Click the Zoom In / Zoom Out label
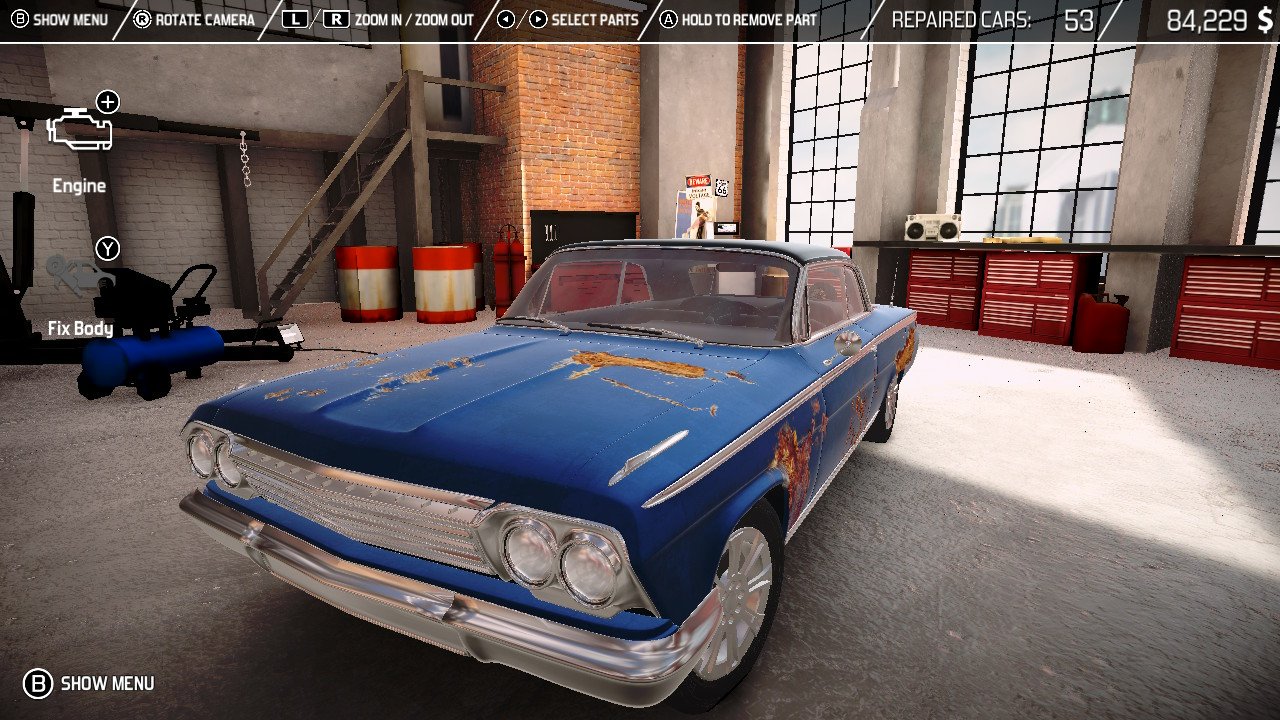This screenshot has height=720, width=1280. tap(415, 19)
